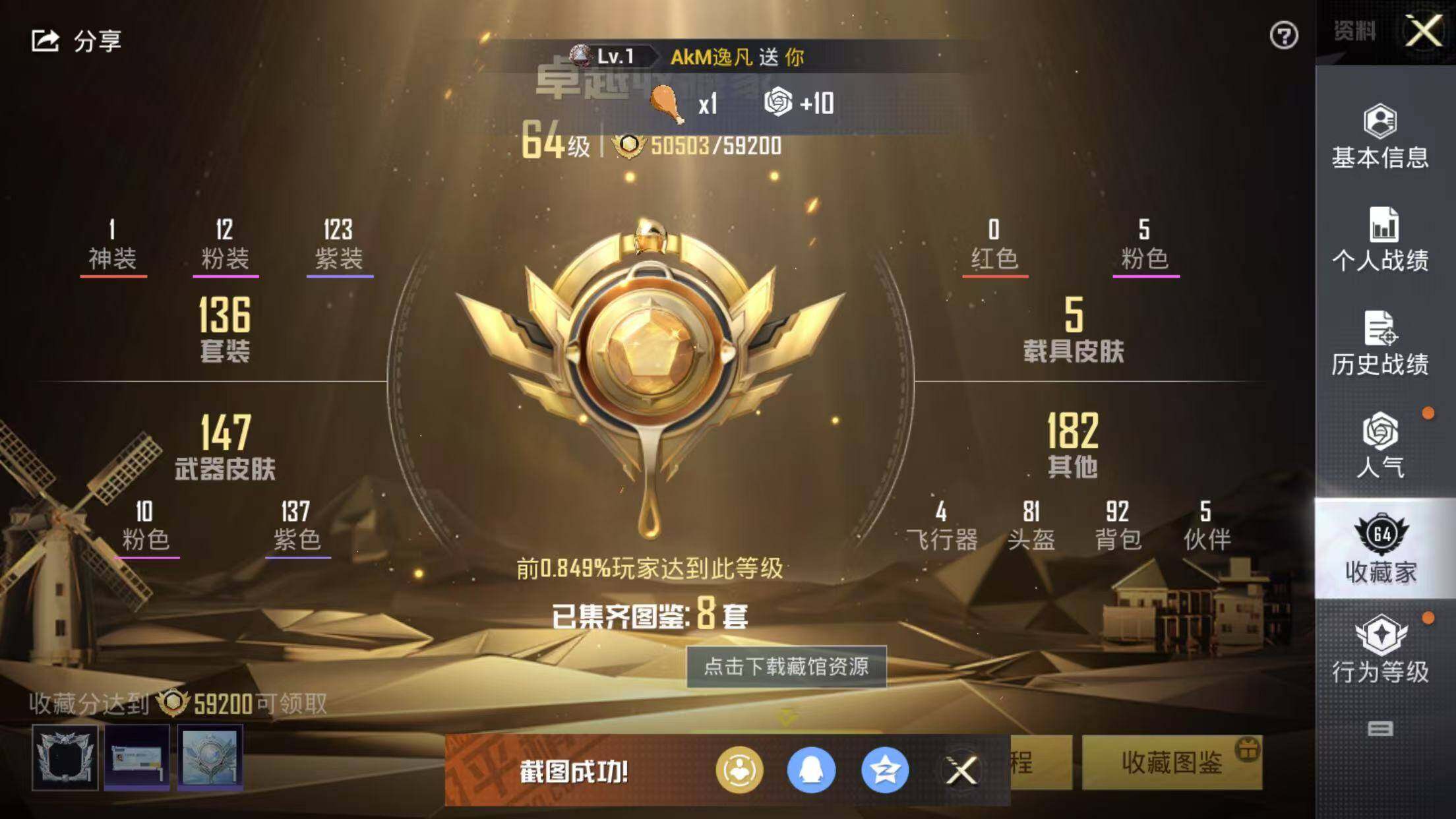
Task: Open the 套装 outfit count section
Action: tap(225, 329)
